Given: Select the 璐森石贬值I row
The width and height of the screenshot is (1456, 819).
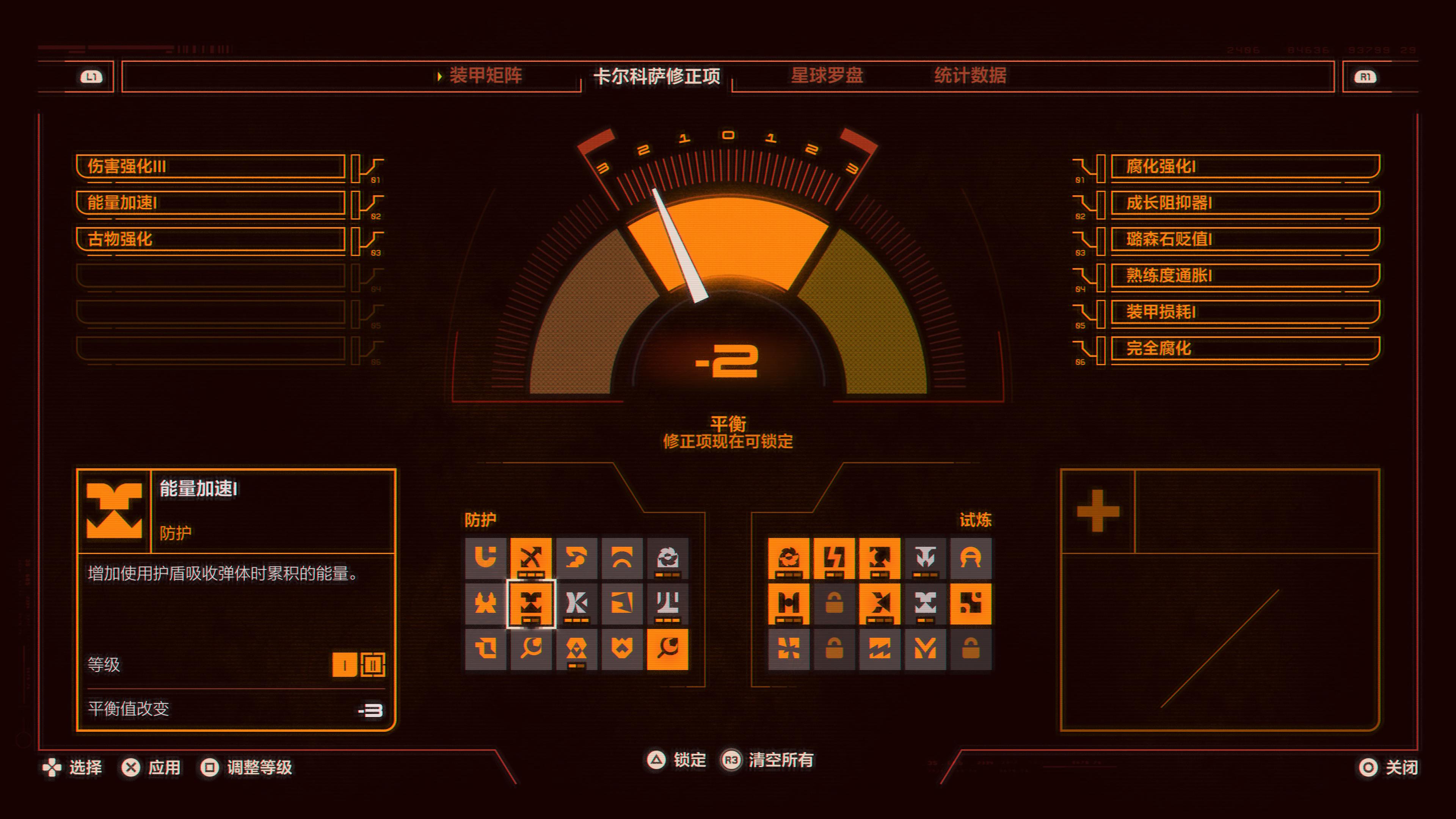Looking at the screenshot, I should tap(1244, 239).
